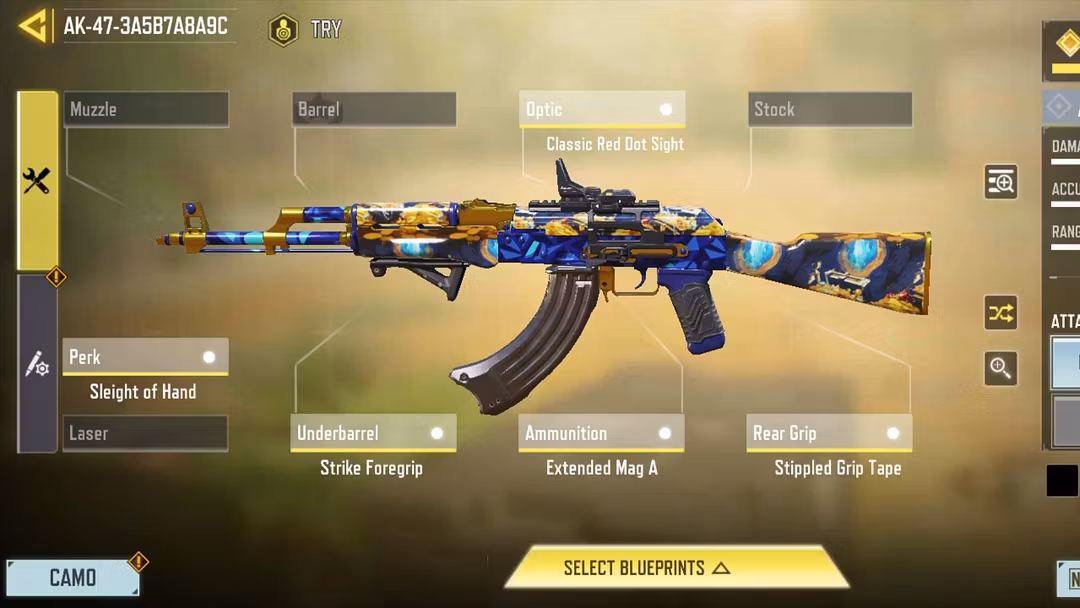Activate the magnifying glass zoom icon
This screenshot has height=608, width=1080.
tap(1000, 368)
